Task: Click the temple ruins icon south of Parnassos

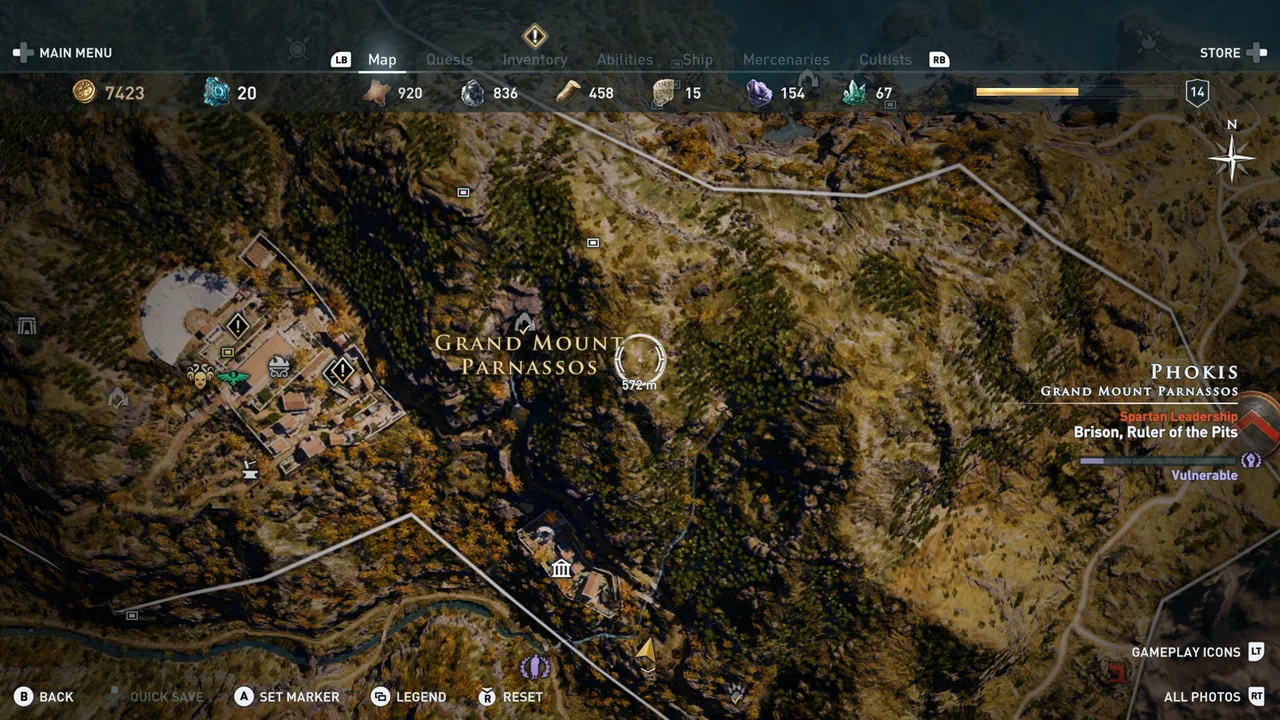Action: tap(561, 569)
